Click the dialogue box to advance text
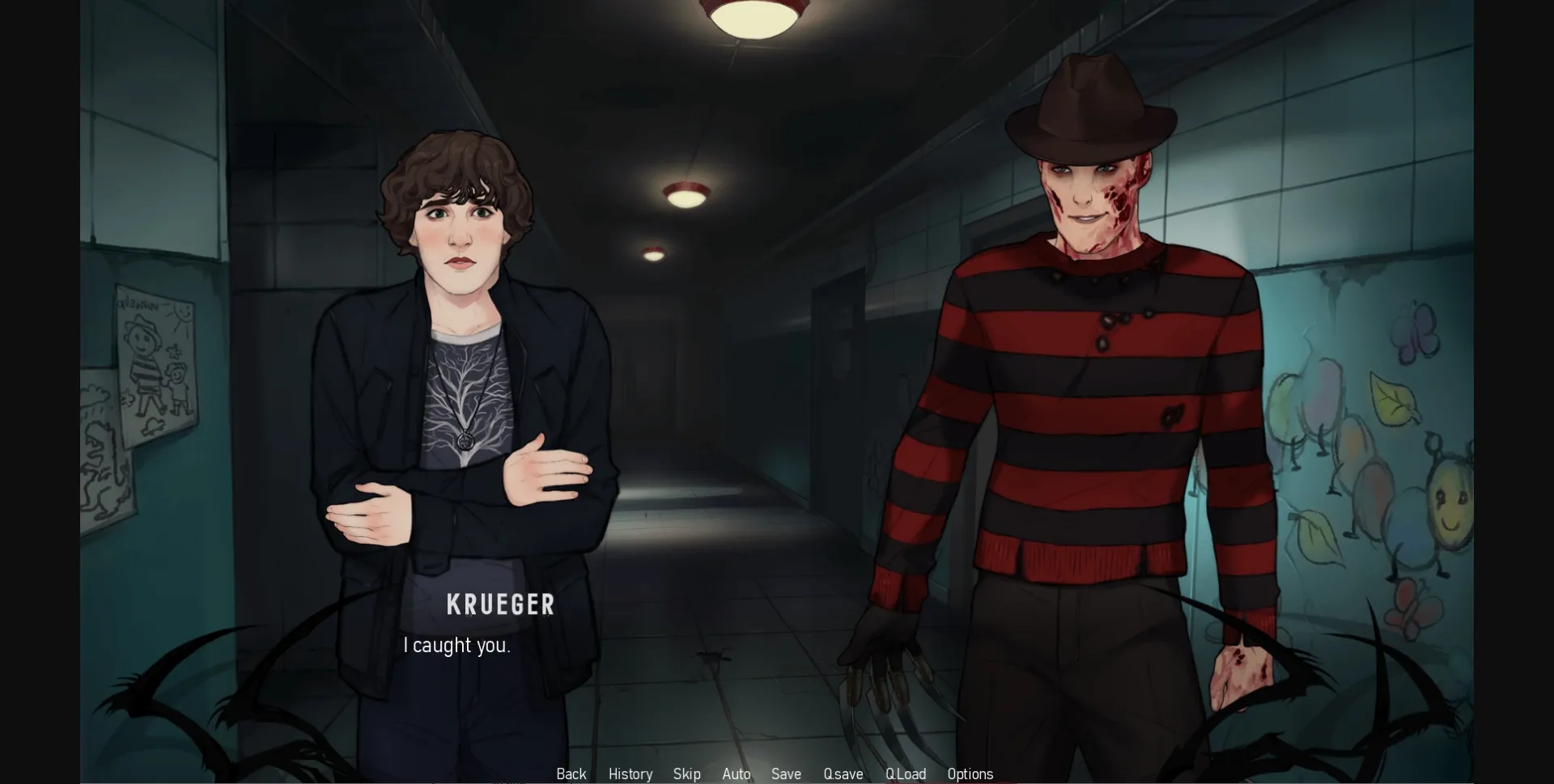 pyautogui.click(x=728, y=647)
